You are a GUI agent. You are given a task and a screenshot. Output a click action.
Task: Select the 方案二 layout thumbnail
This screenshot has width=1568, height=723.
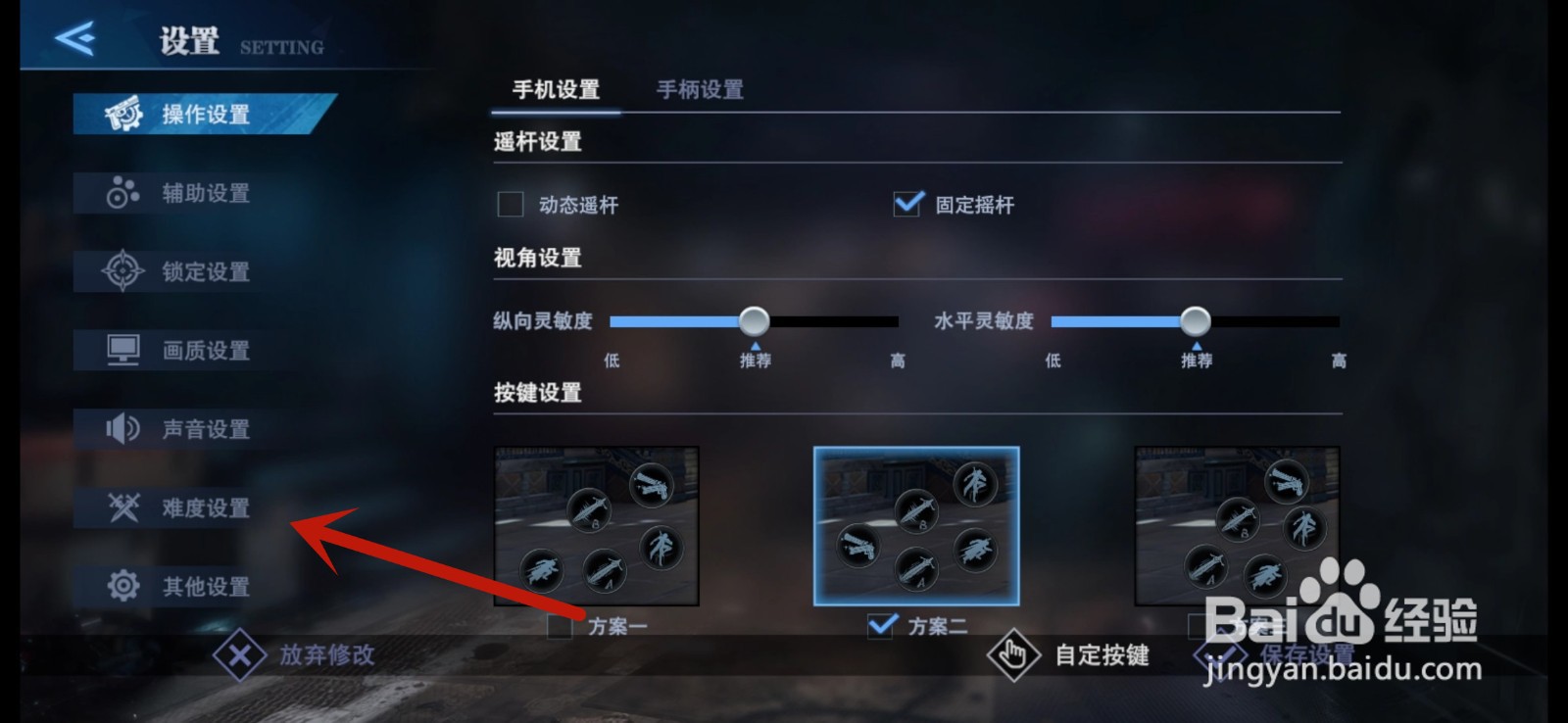coord(916,527)
